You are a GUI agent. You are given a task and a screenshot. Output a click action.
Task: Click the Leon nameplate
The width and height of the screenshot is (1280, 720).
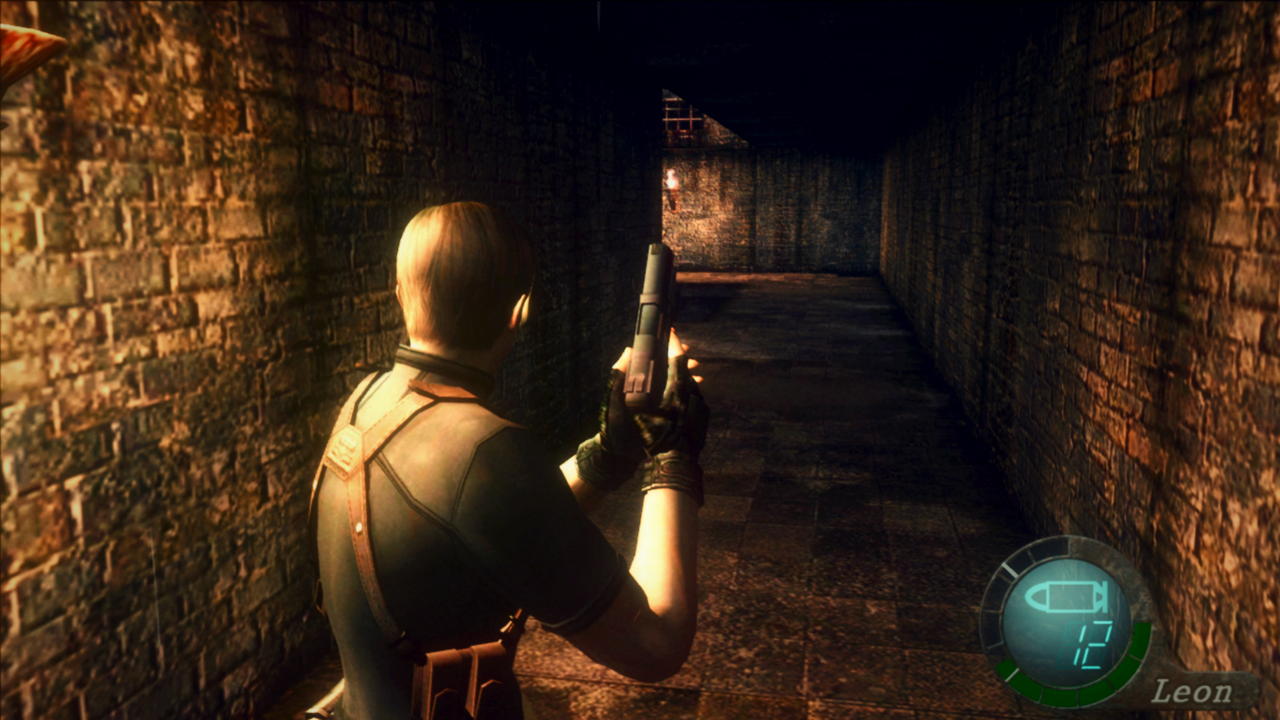[x=1193, y=690]
